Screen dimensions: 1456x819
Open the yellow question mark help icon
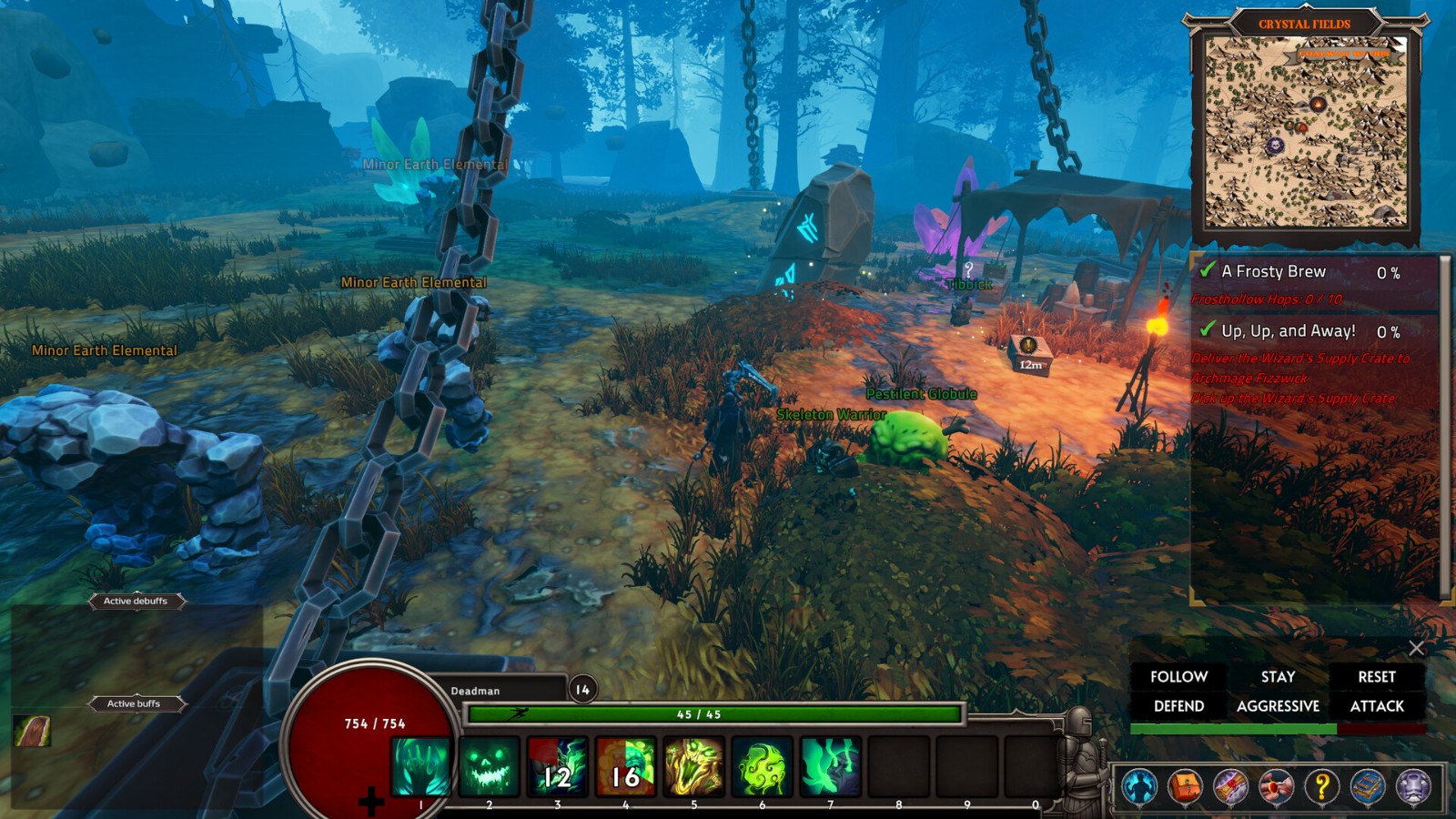click(x=1321, y=786)
